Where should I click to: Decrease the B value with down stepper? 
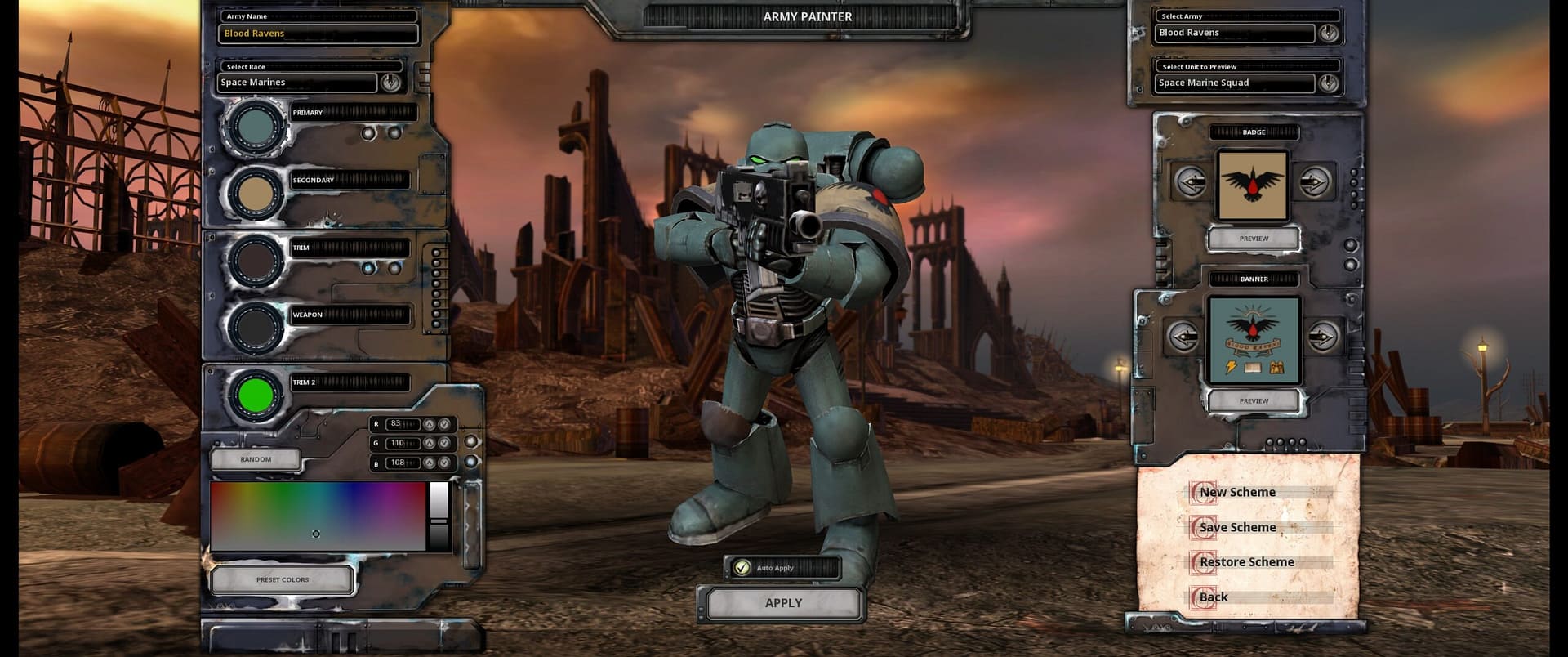pos(444,463)
